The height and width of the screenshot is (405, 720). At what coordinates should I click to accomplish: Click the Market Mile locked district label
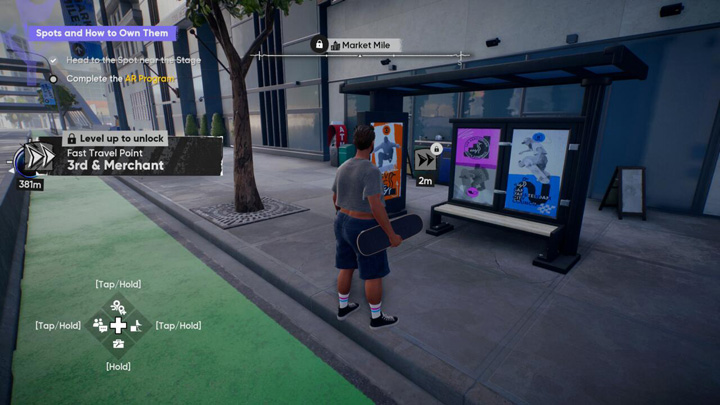pyautogui.click(x=358, y=45)
